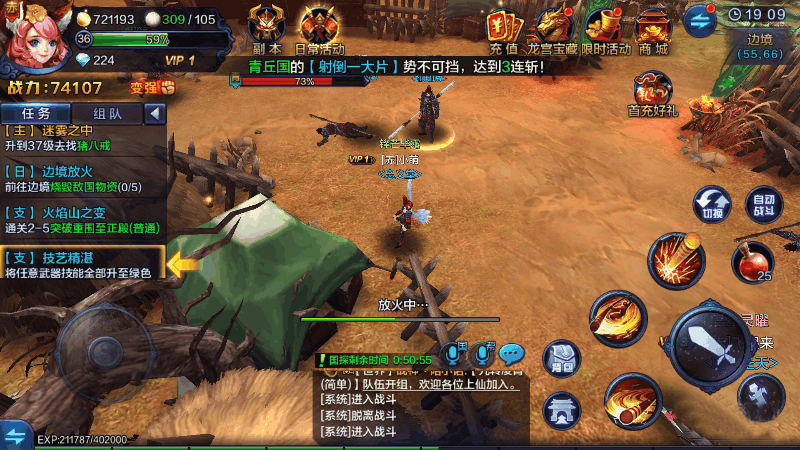Open 日常活动 daily activities
The image size is (800, 450).
pyautogui.click(x=320, y=26)
